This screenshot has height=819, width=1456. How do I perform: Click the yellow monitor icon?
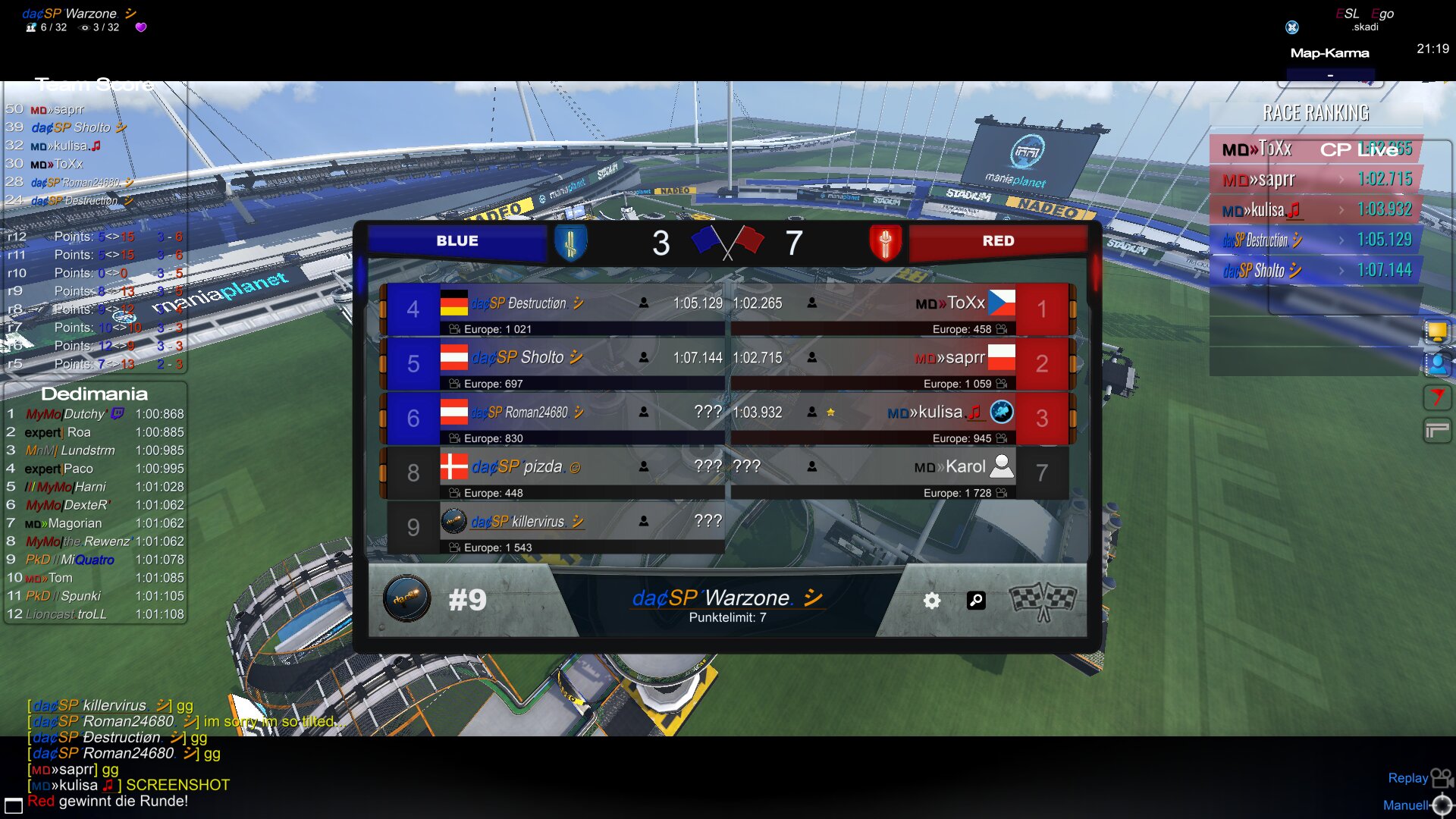click(1436, 332)
